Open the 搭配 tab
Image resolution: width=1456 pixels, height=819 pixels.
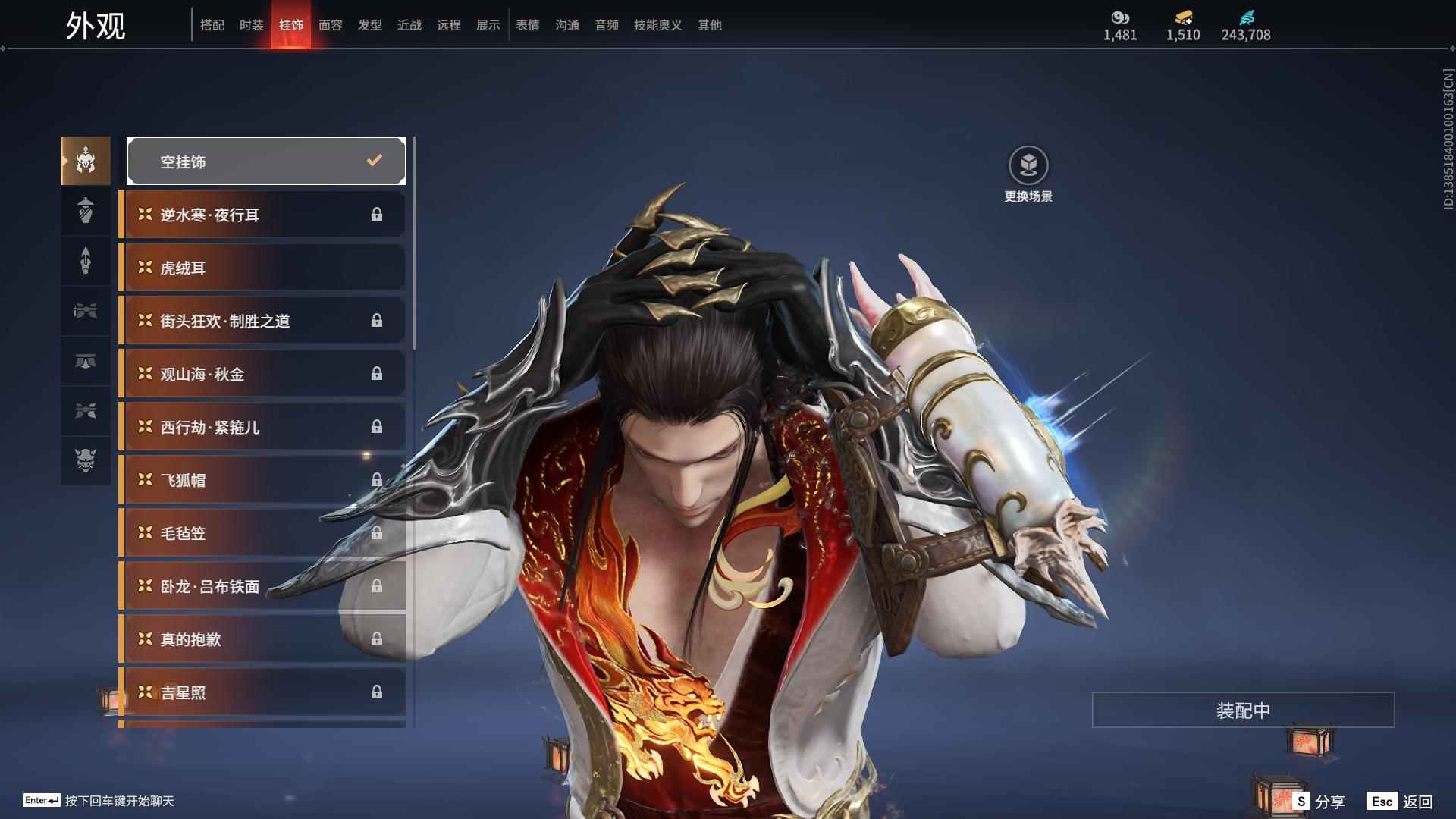(x=212, y=25)
